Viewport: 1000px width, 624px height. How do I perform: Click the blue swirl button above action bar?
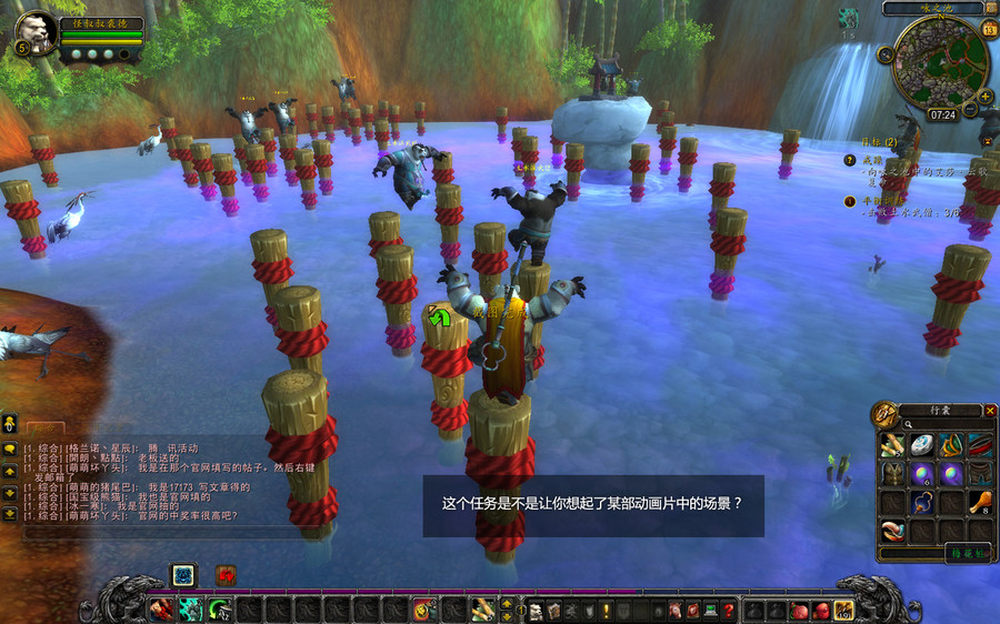coord(183,575)
